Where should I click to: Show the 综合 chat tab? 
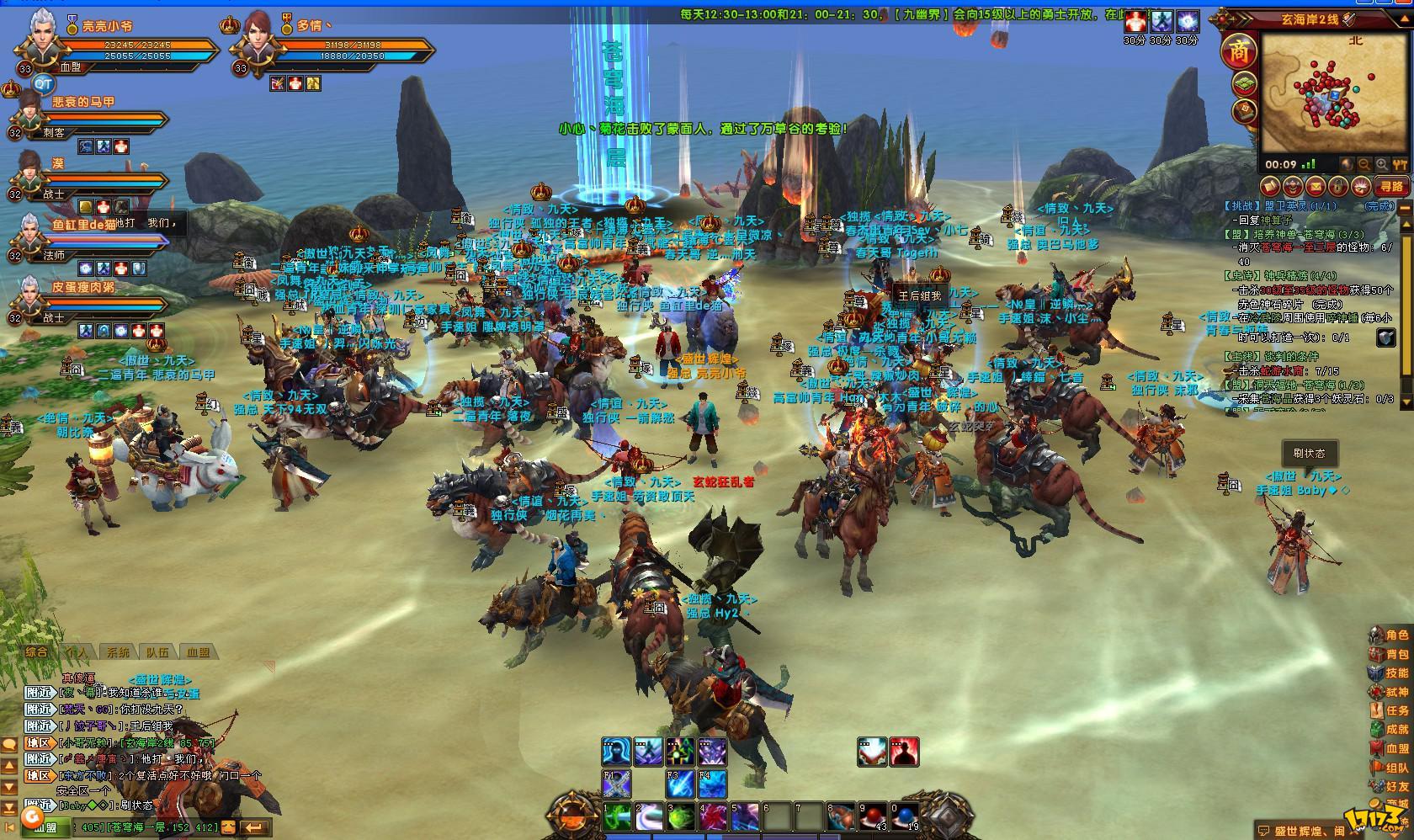37,652
